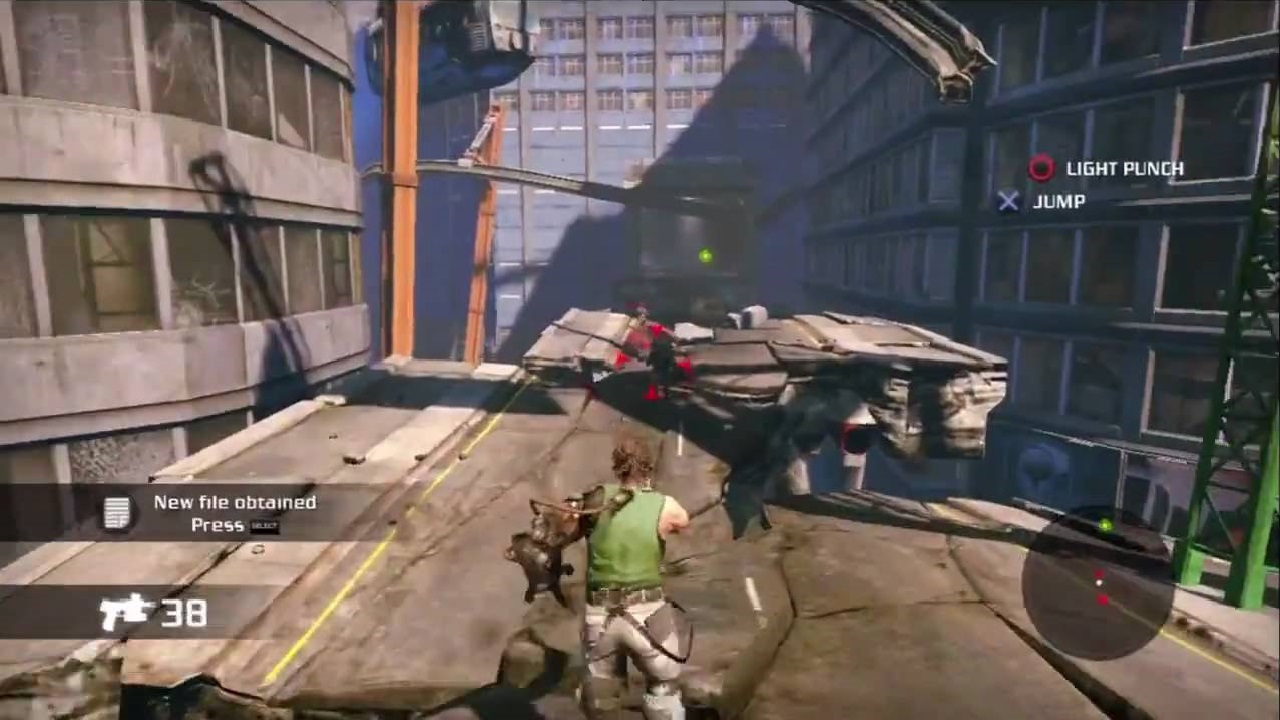Click the Press SELECT text line
Viewport: 1280px width, 720px height.
point(235,526)
